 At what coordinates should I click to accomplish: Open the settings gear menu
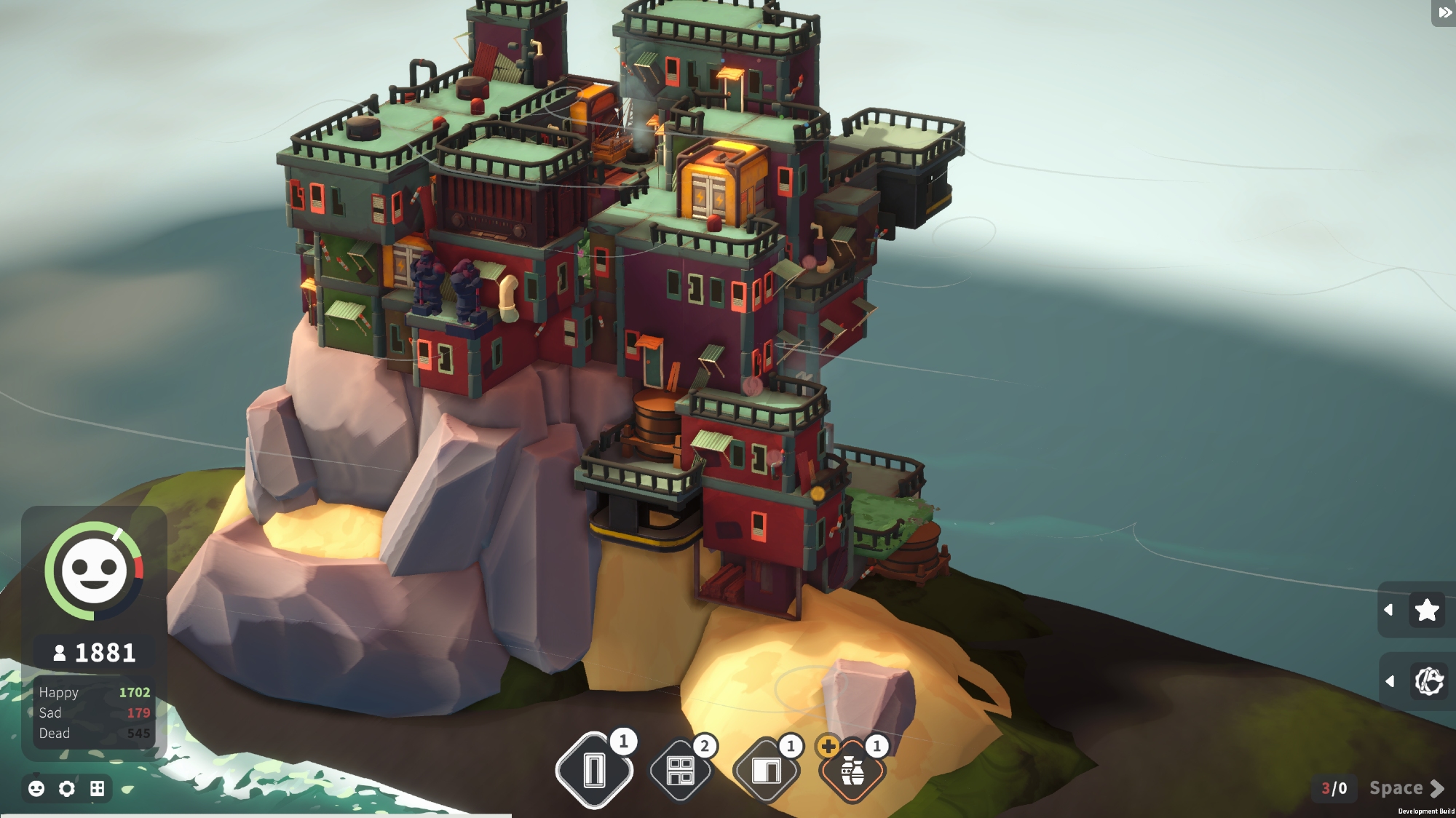[x=67, y=788]
